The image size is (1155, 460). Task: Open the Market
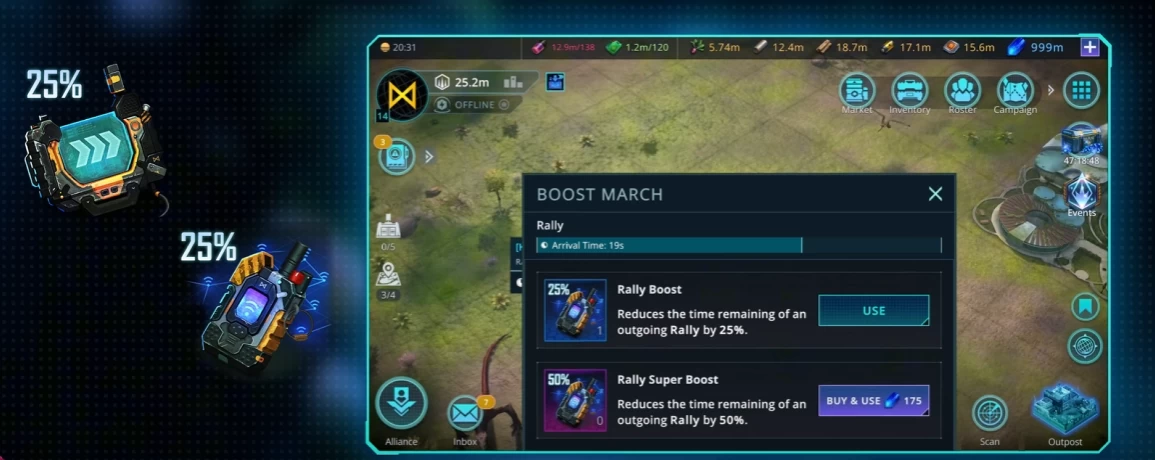857,91
